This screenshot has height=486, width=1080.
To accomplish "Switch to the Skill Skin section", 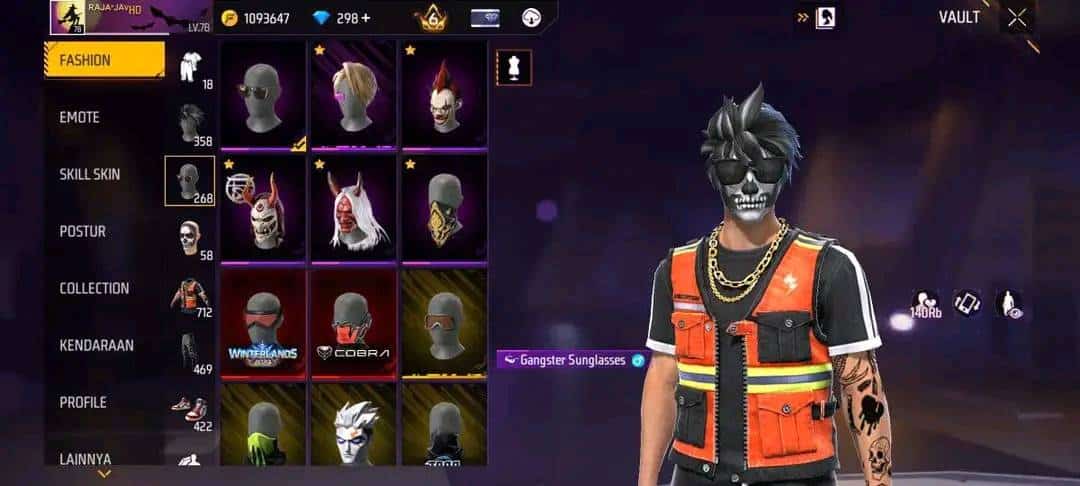I will tap(90, 174).
